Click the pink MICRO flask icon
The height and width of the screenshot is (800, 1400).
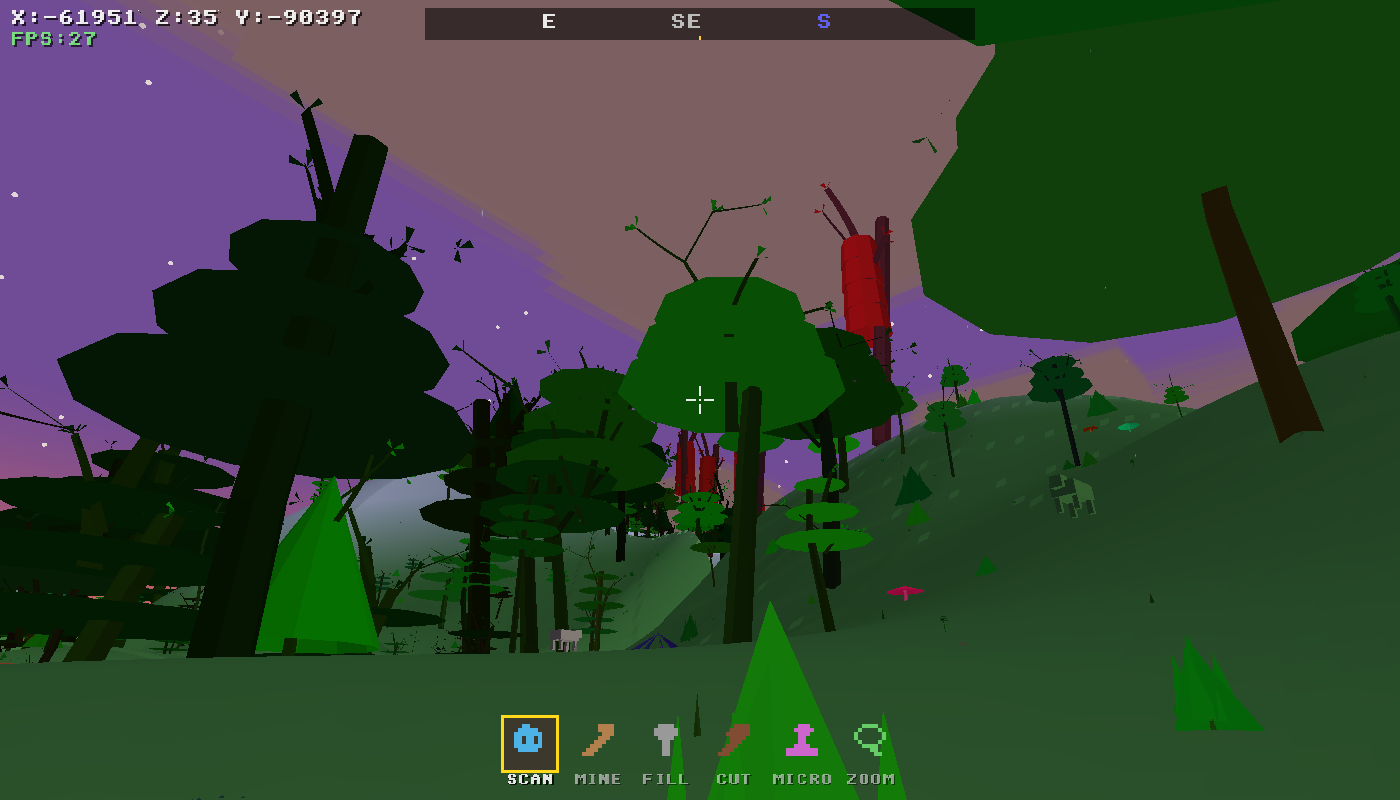pyautogui.click(x=804, y=742)
